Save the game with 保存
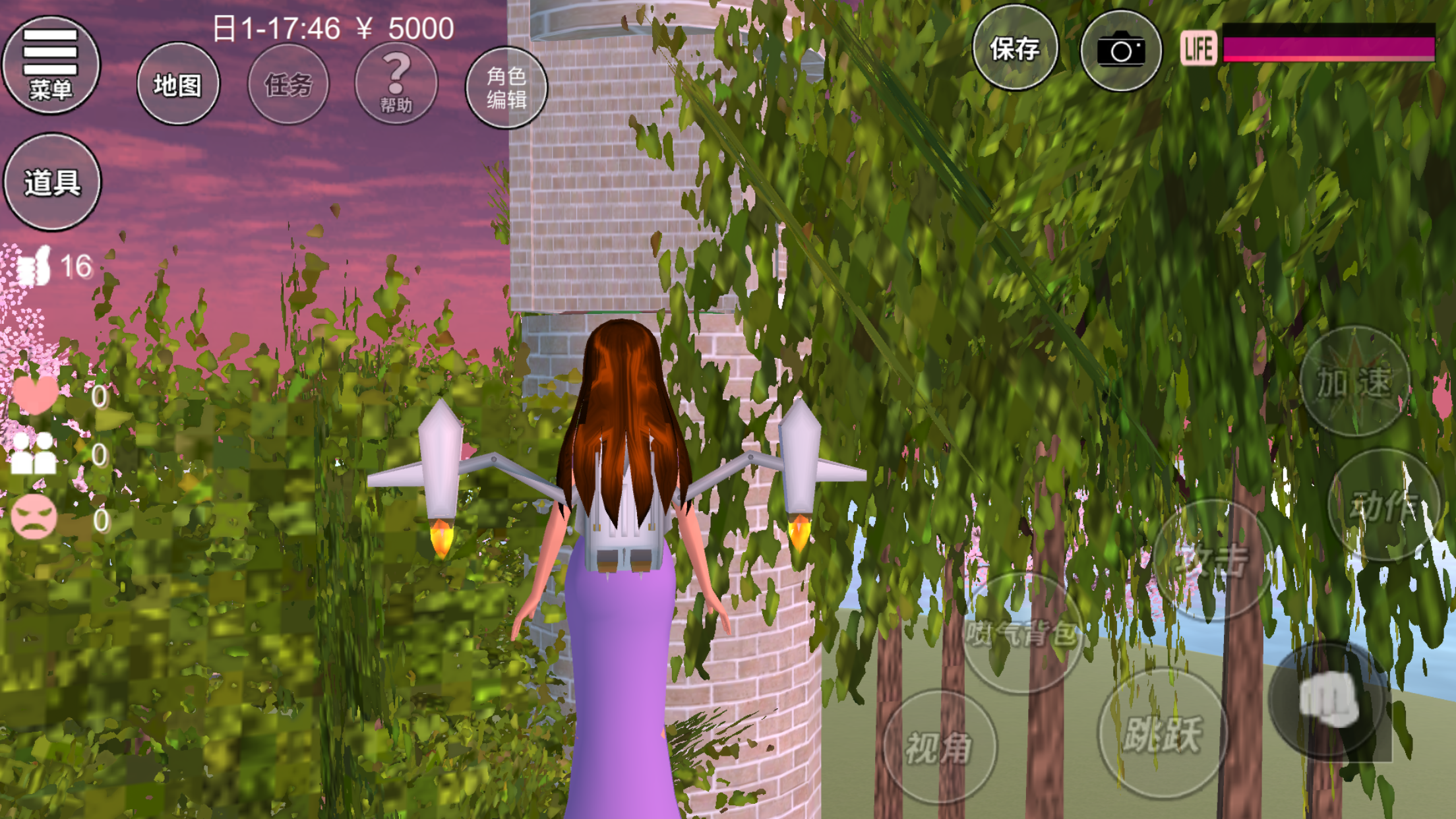Viewport: 1456px width, 819px height. click(1014, 48)
